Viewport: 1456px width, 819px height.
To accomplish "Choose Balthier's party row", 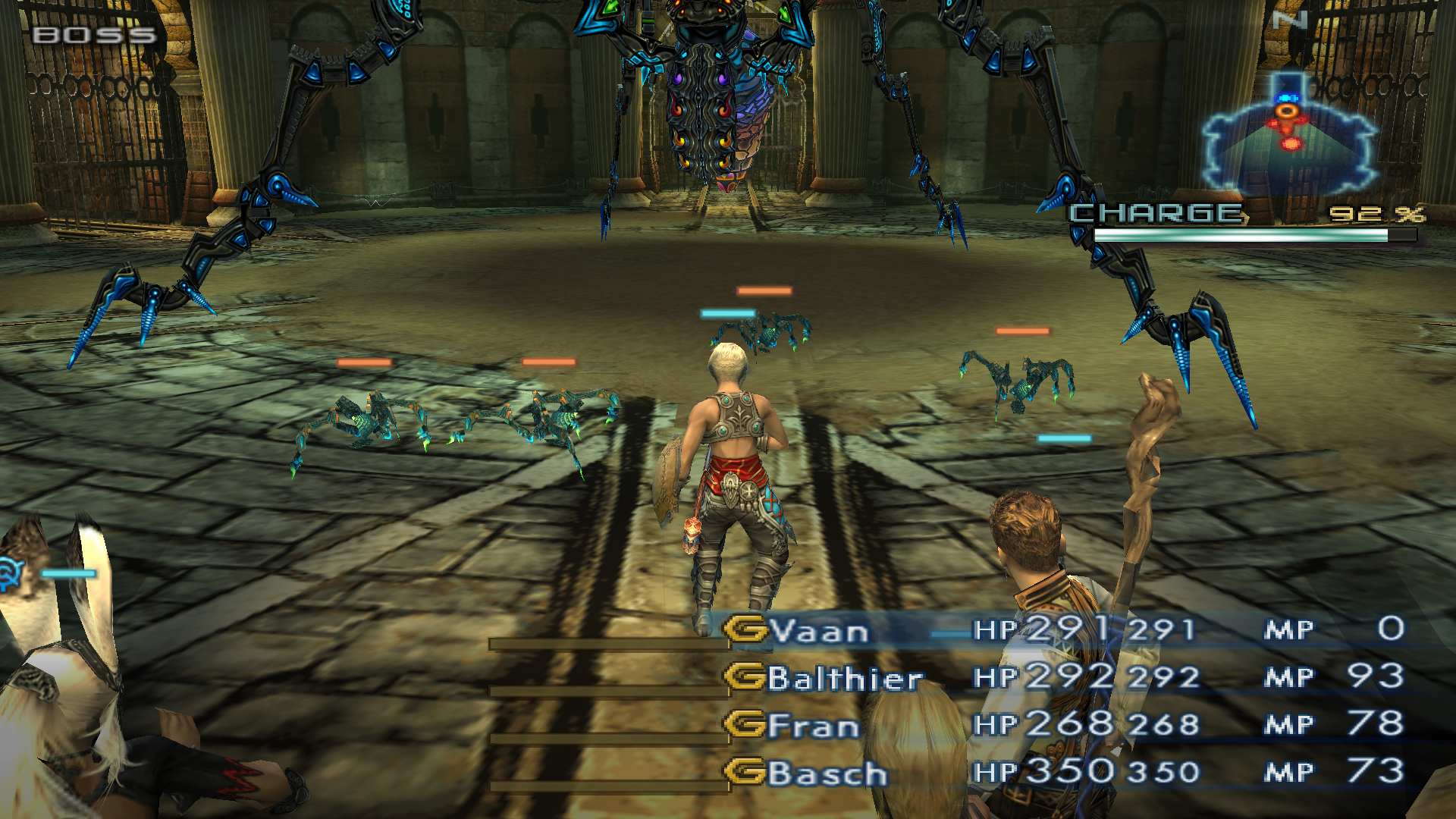I will (x=845, y=678).
